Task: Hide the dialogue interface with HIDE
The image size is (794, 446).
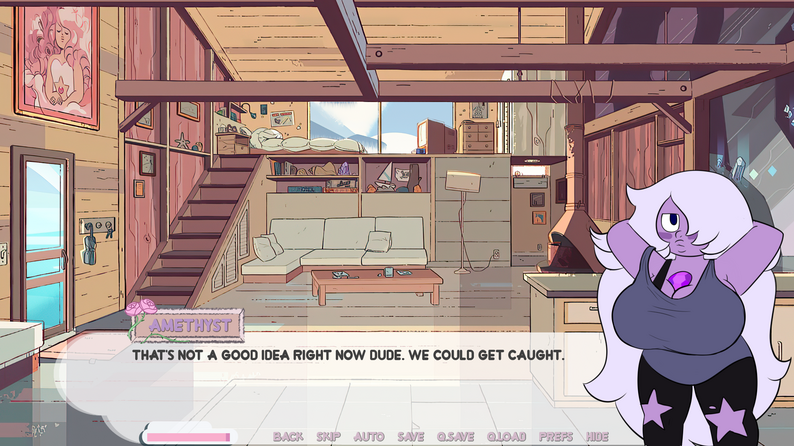Action: pyautogui.click(x=598, y=436)
